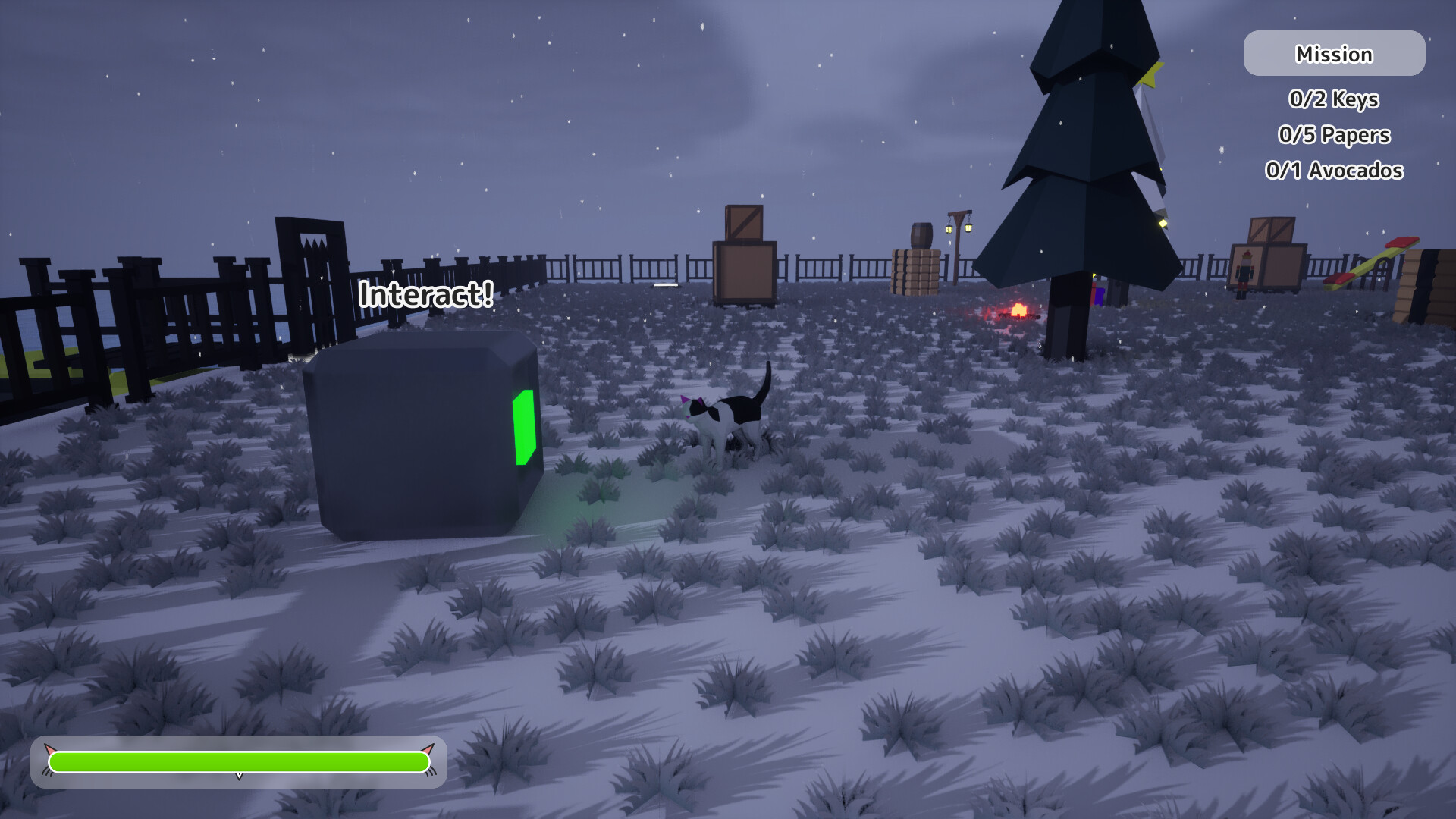Click the lantern post near the tree

957,227
